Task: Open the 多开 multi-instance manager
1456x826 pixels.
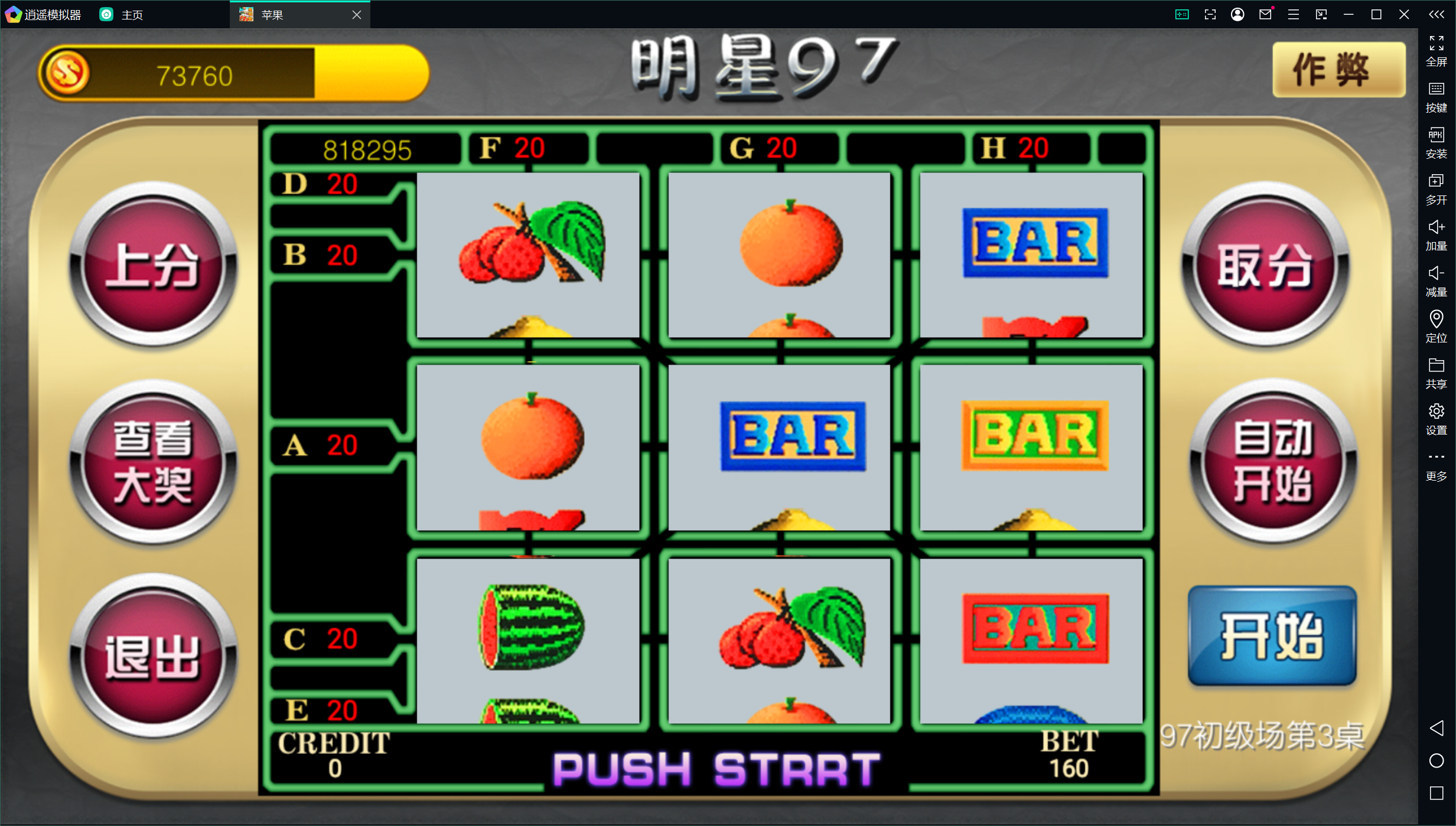Action: click(x=1436, y=188)
